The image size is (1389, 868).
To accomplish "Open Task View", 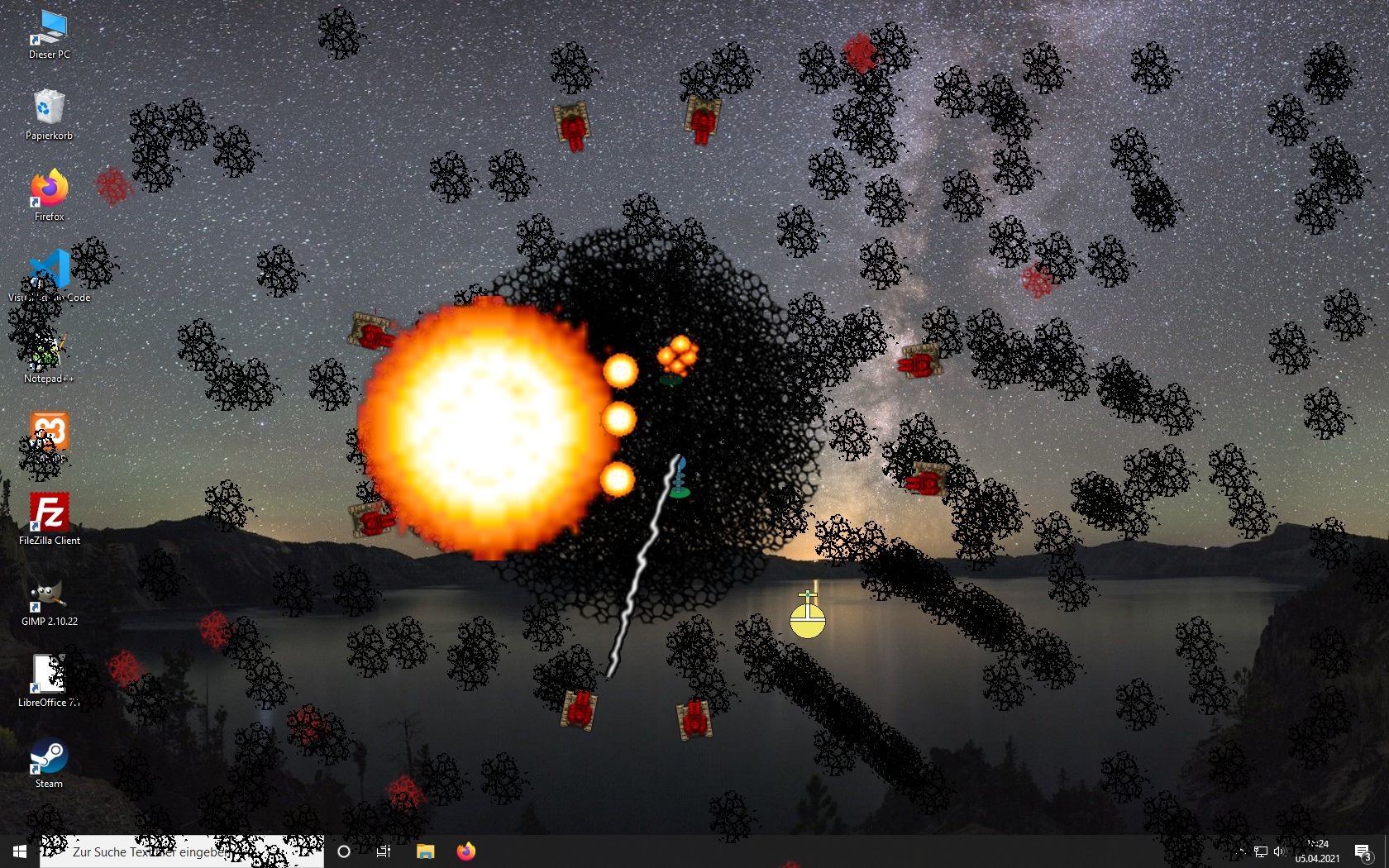I will [x=383, y=851].
